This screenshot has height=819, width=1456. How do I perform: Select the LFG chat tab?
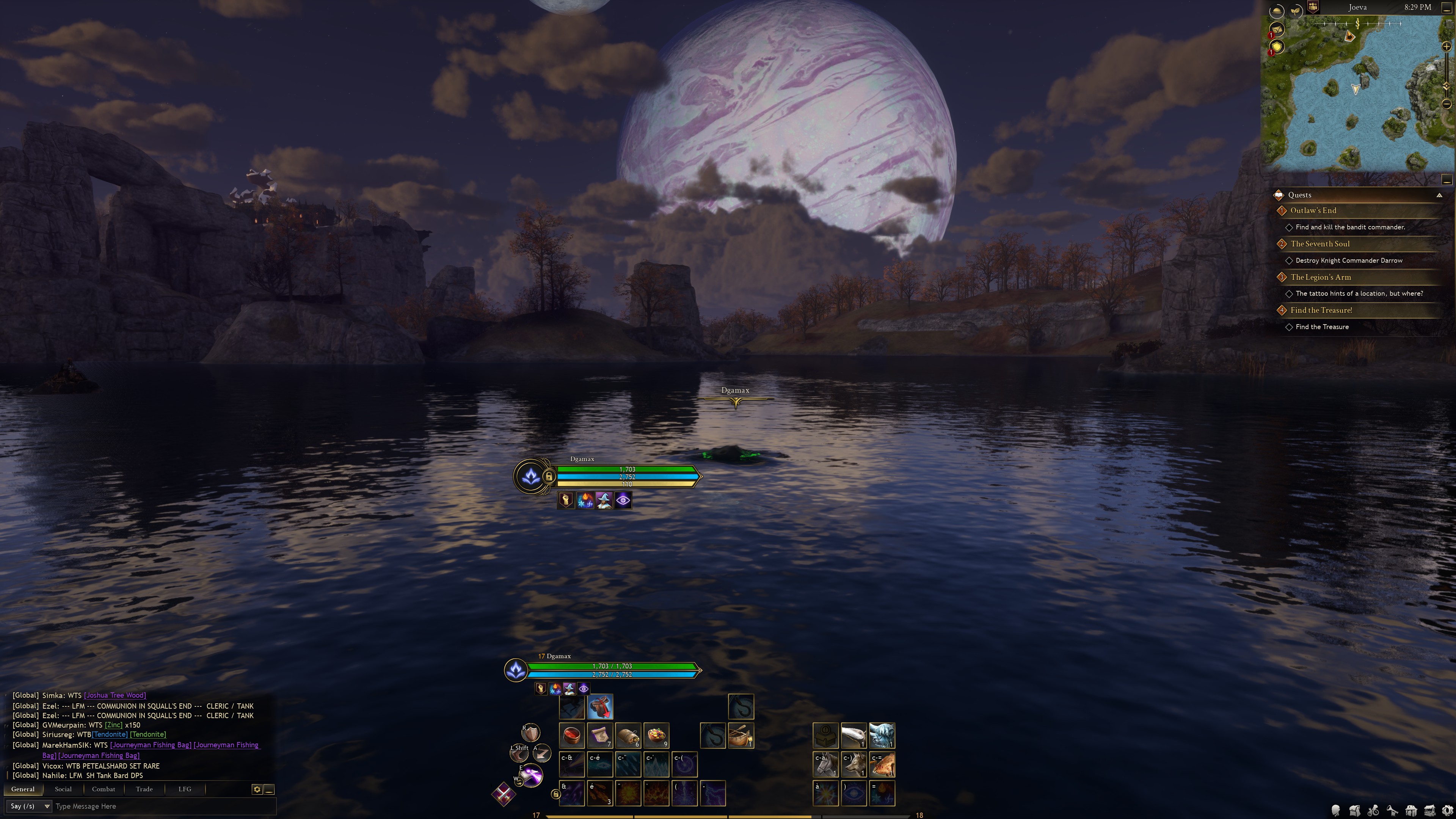(185, 789)
